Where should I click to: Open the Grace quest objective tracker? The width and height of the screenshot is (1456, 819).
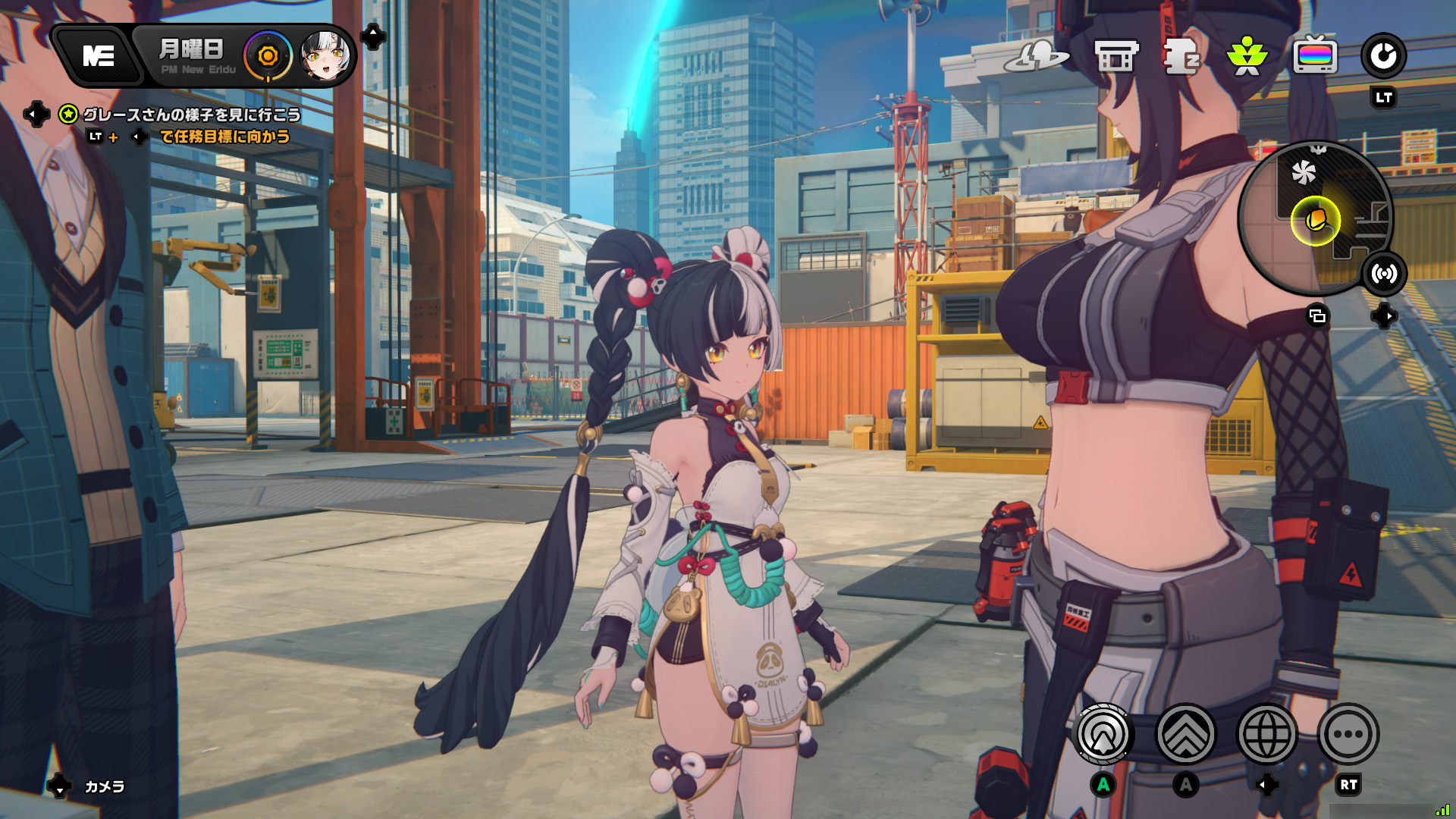click(191, 115)
